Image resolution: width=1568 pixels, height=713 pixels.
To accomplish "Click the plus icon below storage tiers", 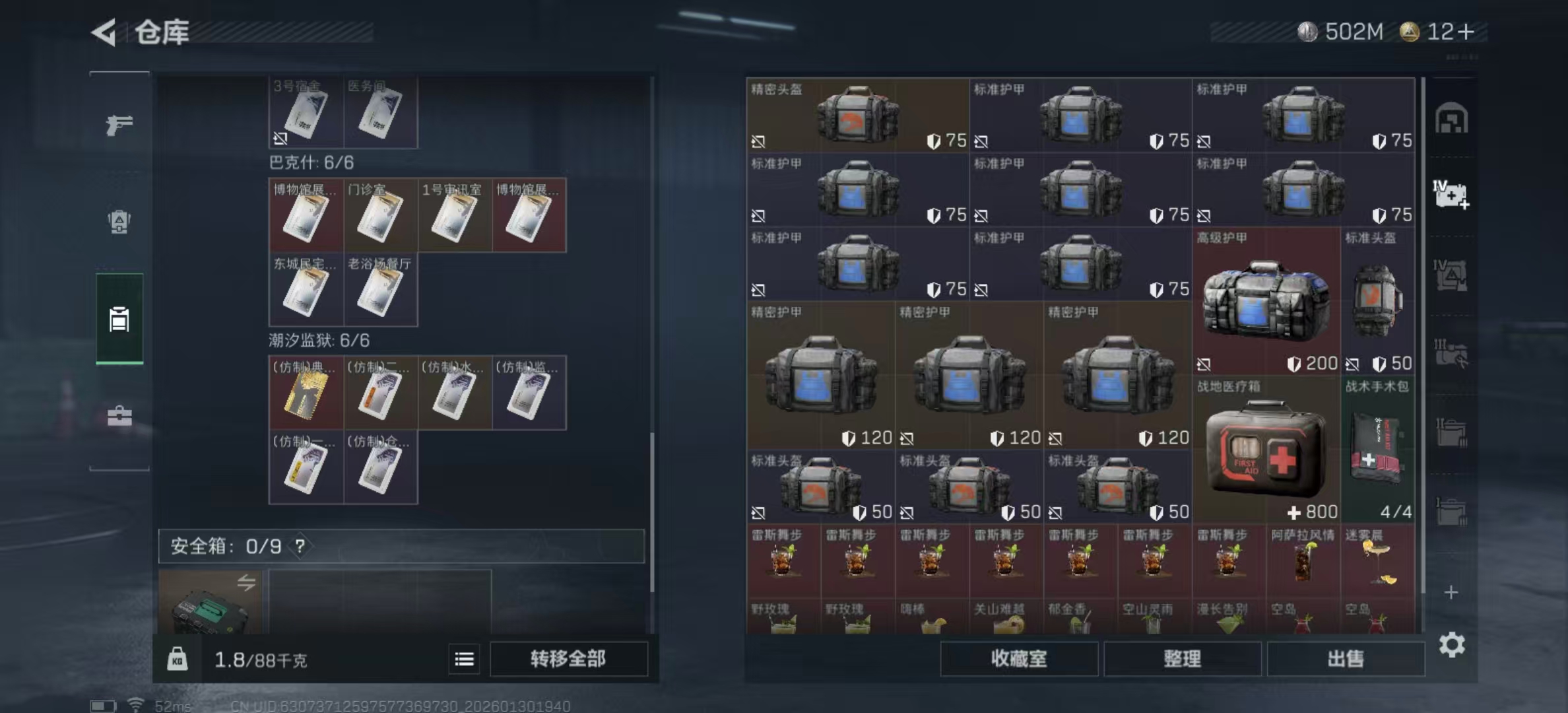I will pos(1451,592).
